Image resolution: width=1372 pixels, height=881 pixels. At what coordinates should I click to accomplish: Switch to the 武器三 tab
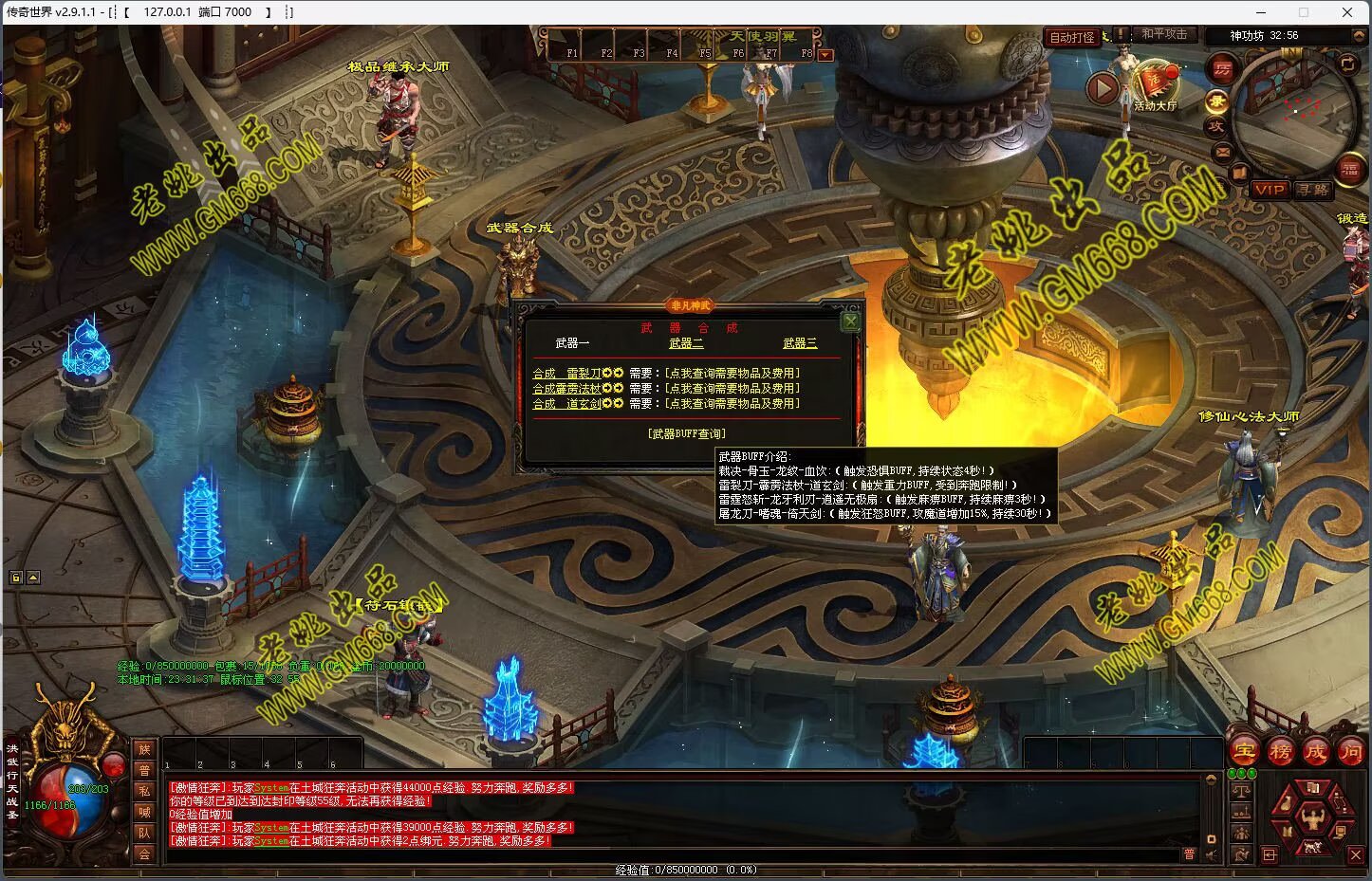[x=800, y=343]
